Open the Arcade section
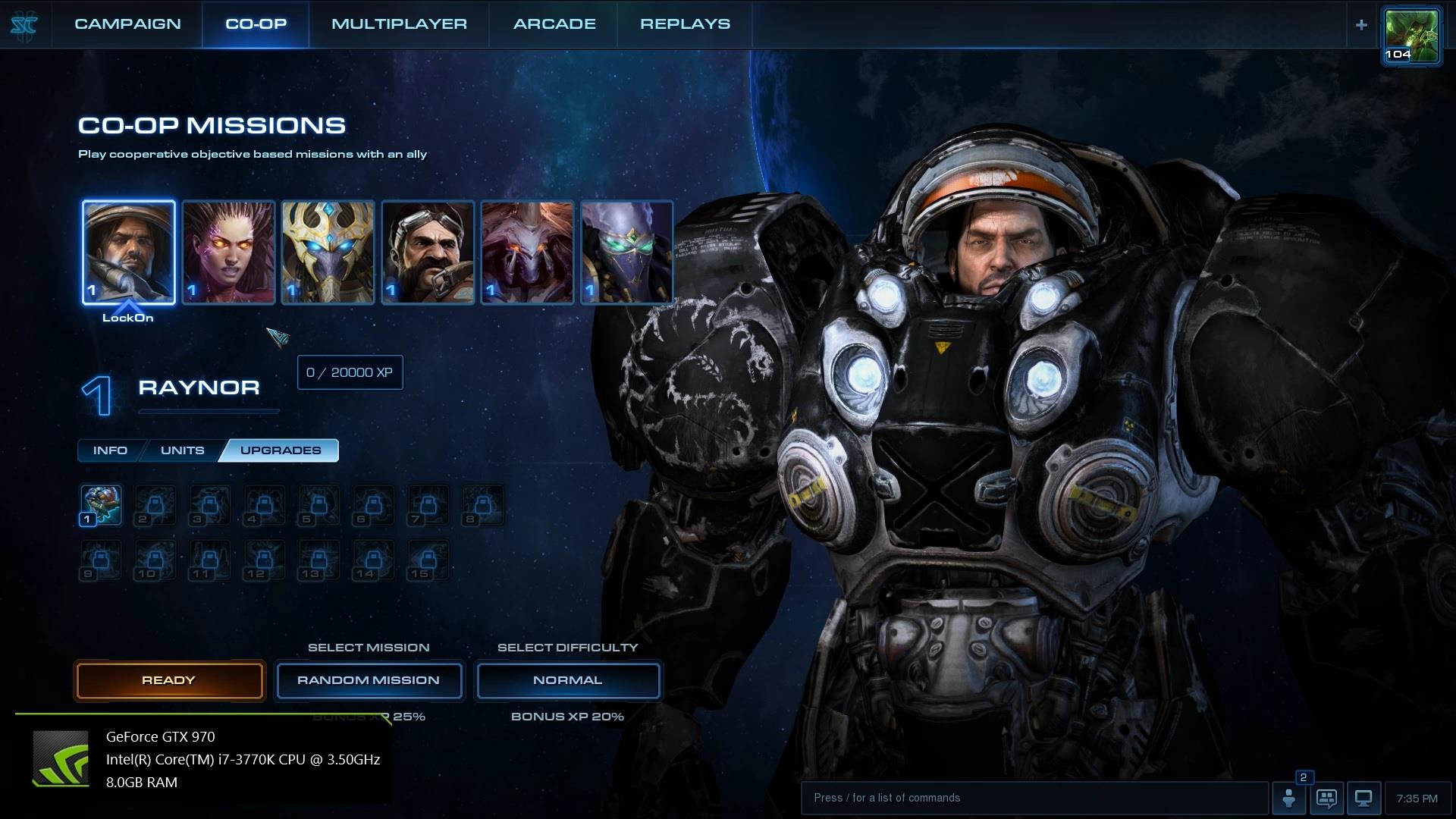The width and height of the screenshot is (1456, 819). (554, 24)
